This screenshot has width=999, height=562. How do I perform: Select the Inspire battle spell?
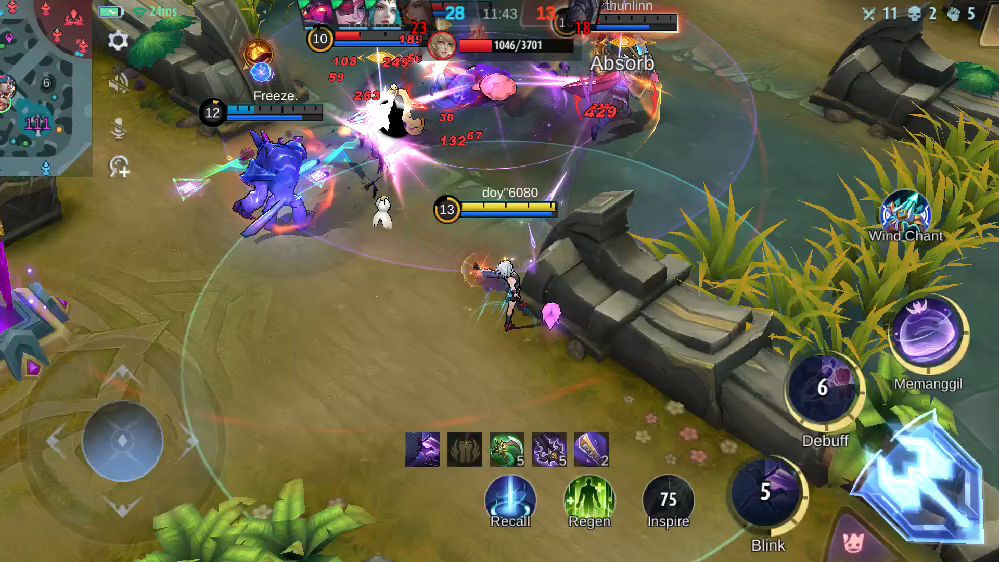pos(668,498)
